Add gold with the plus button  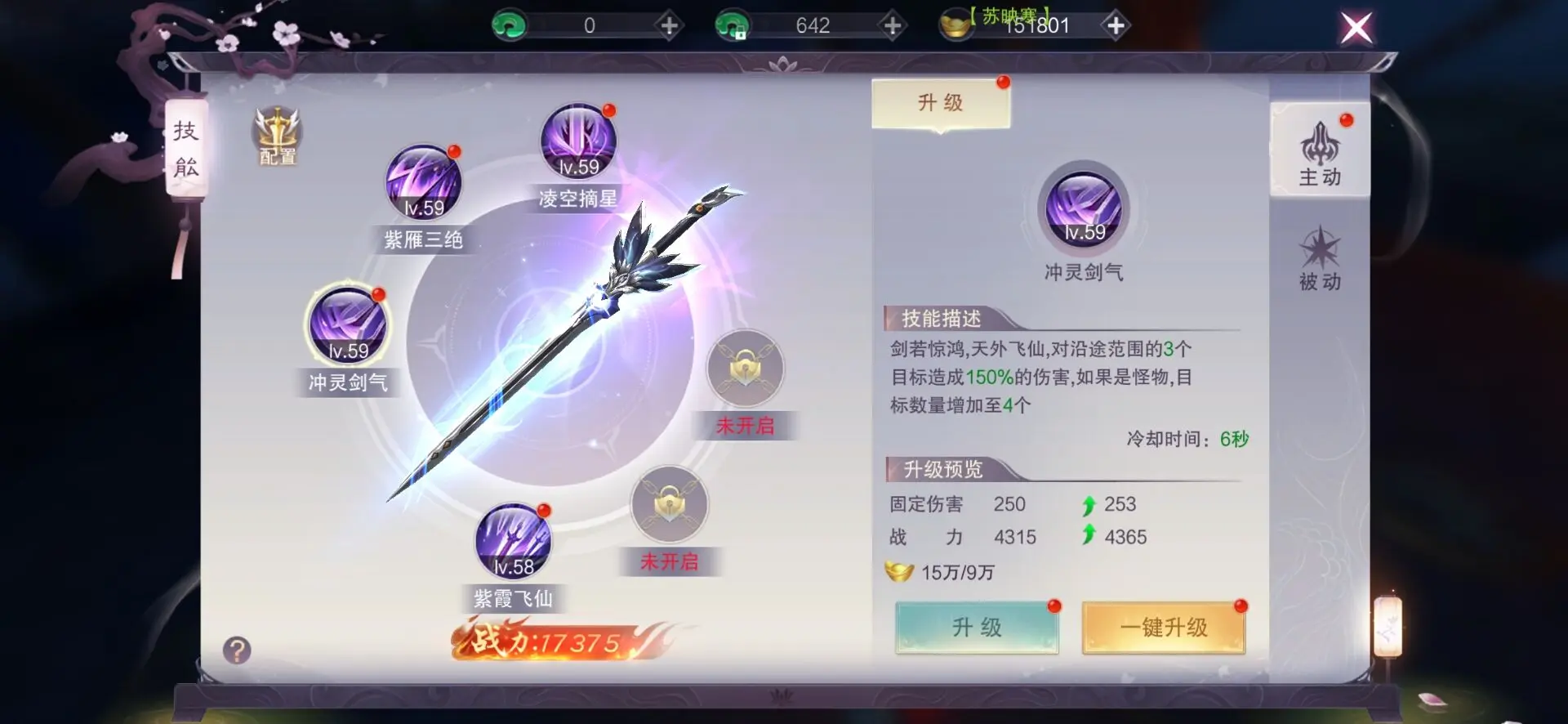click(x=1116, y=25)
